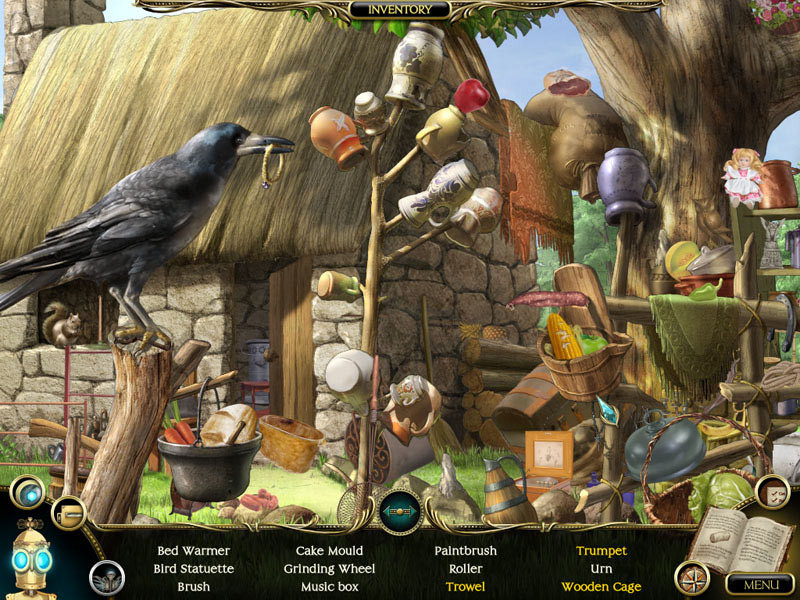Open the task checklist icon
Image resolution: width=800 pixels, height=600 pixels.
click(771, 491)
